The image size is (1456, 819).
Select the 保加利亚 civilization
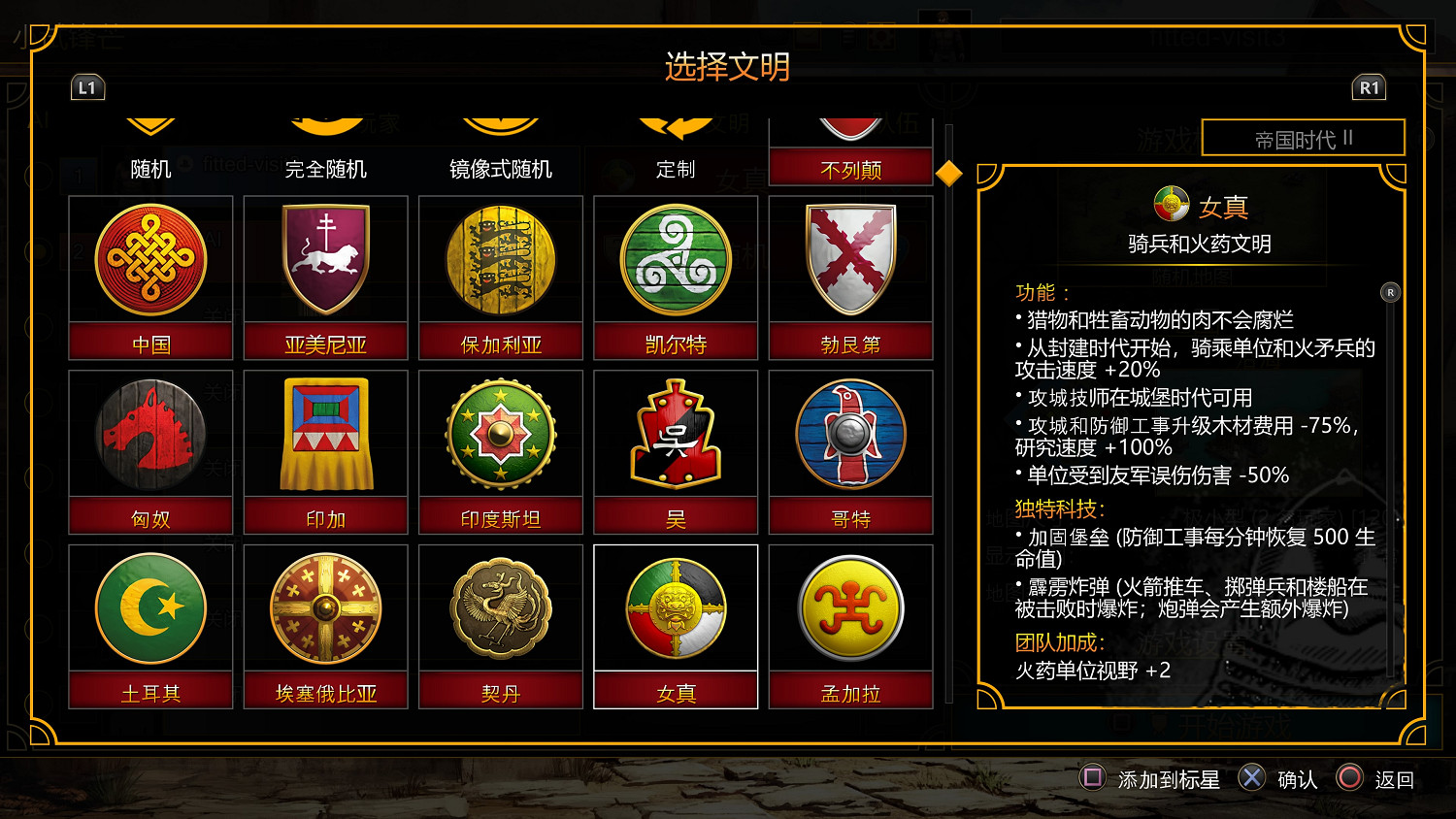tap(500, 259)
